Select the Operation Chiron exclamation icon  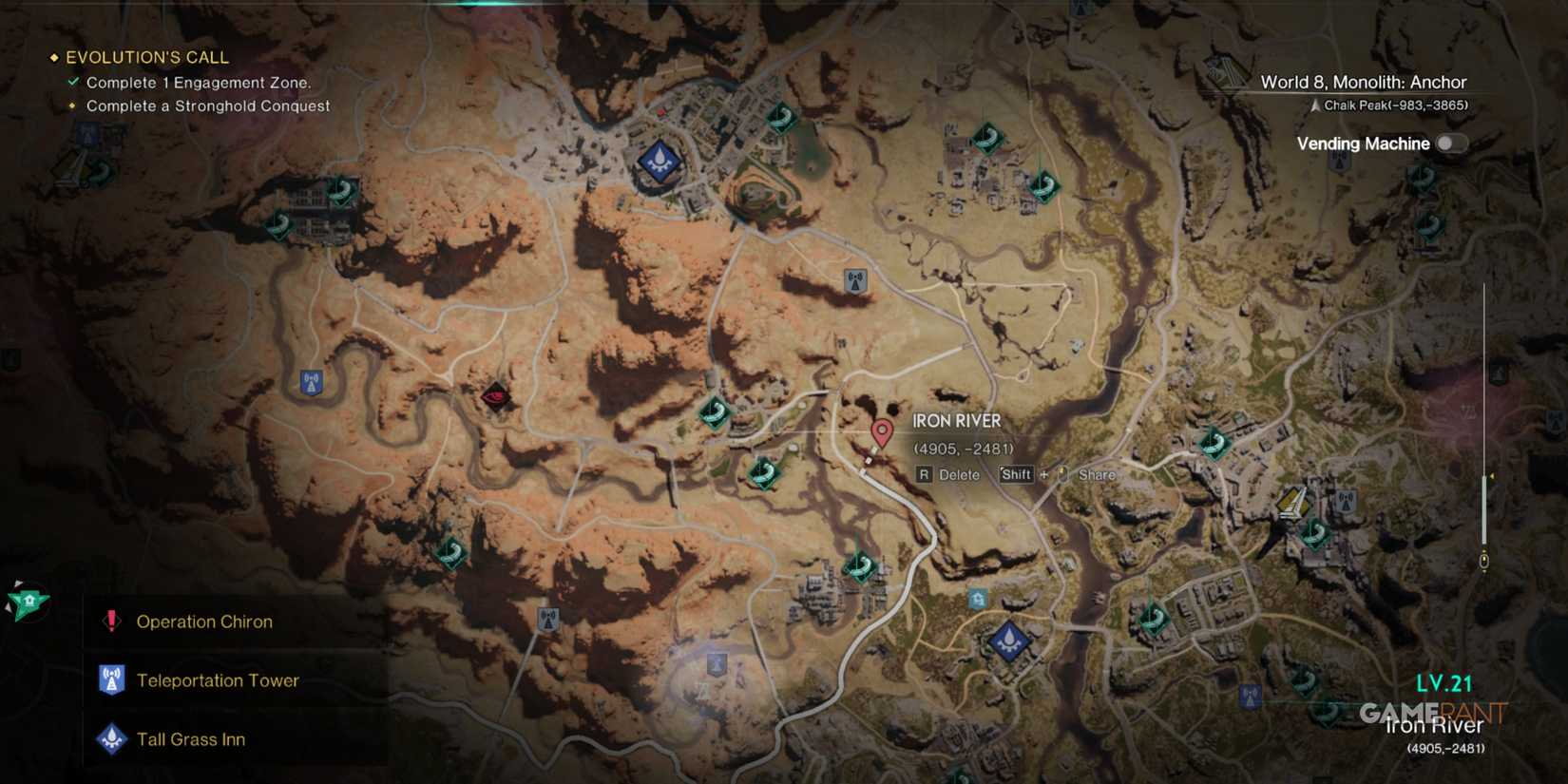click(x=110, y=621)
